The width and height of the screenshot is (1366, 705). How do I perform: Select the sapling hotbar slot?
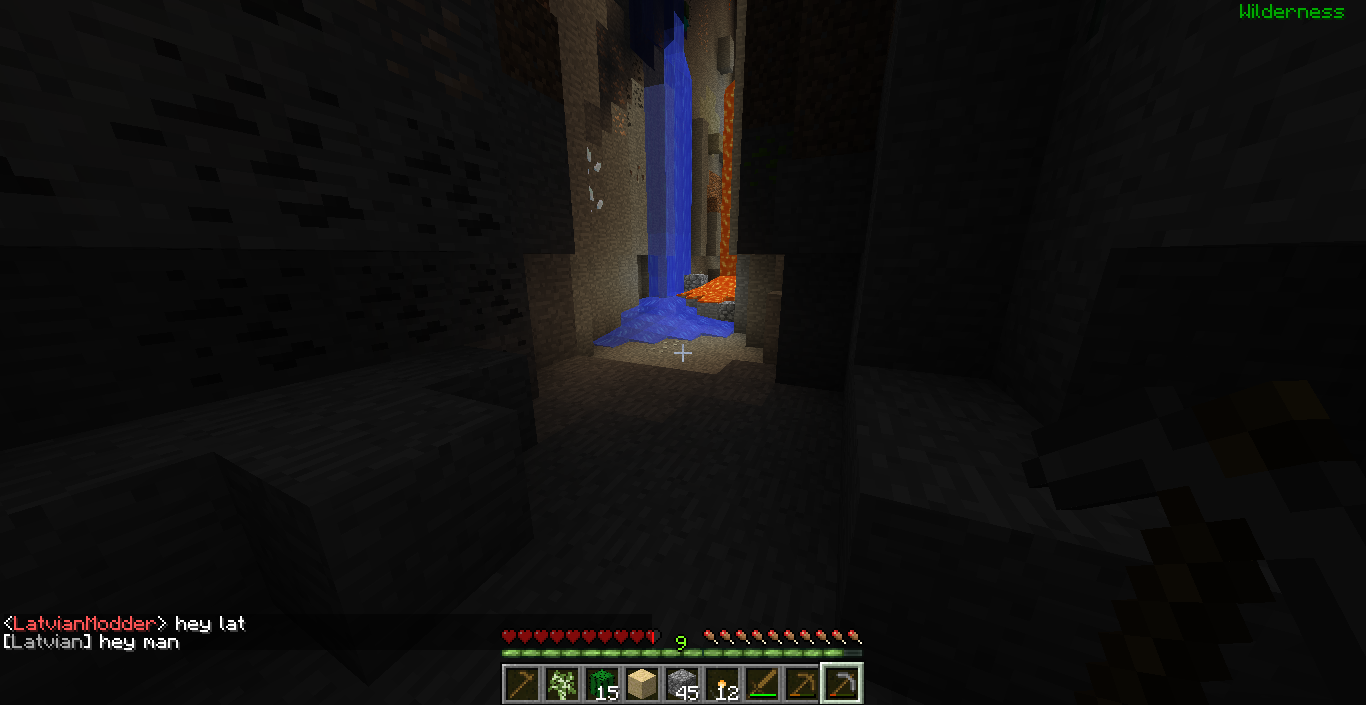[x=561, y=685]
